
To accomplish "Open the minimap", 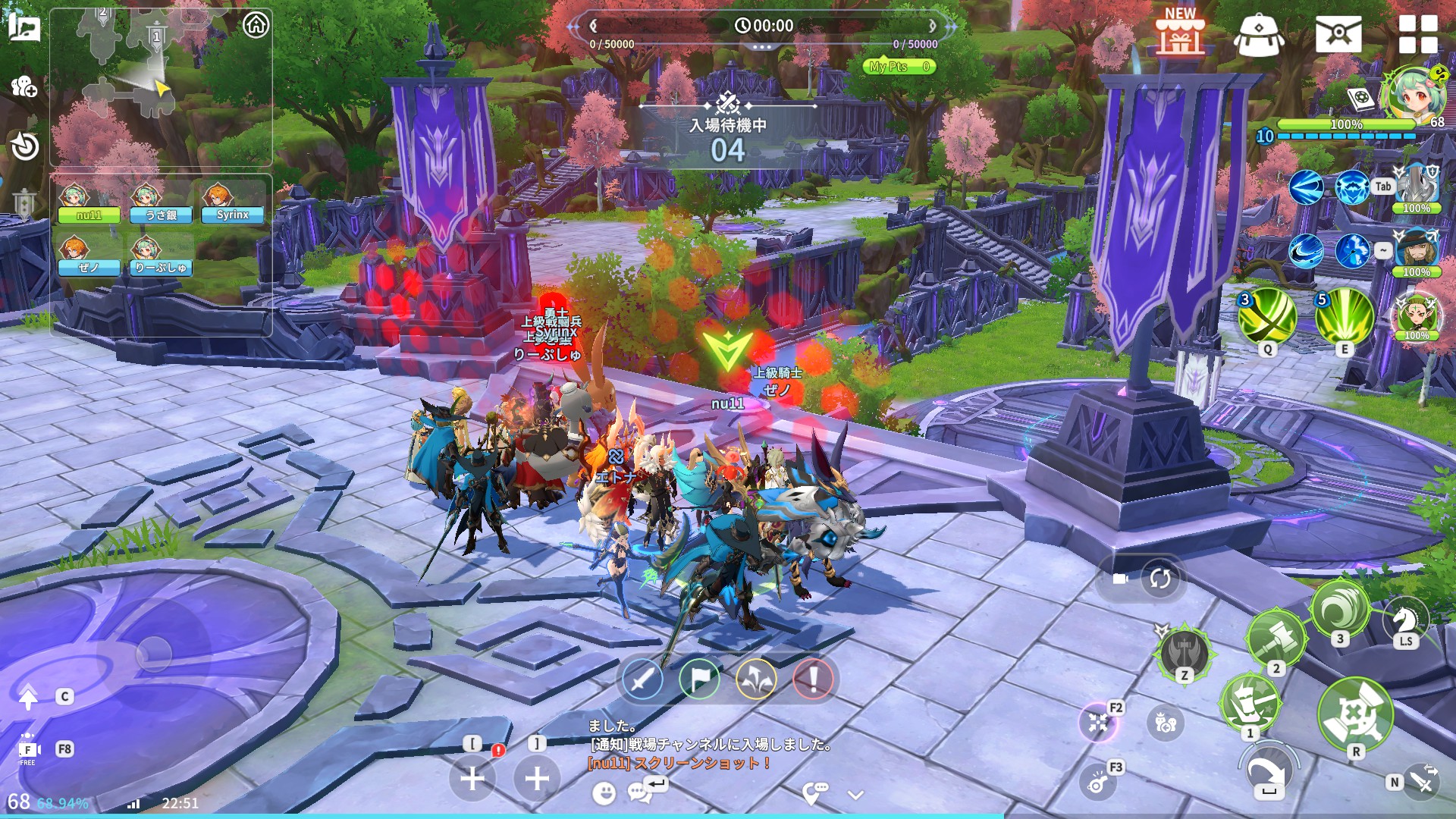I will [160, 87].
